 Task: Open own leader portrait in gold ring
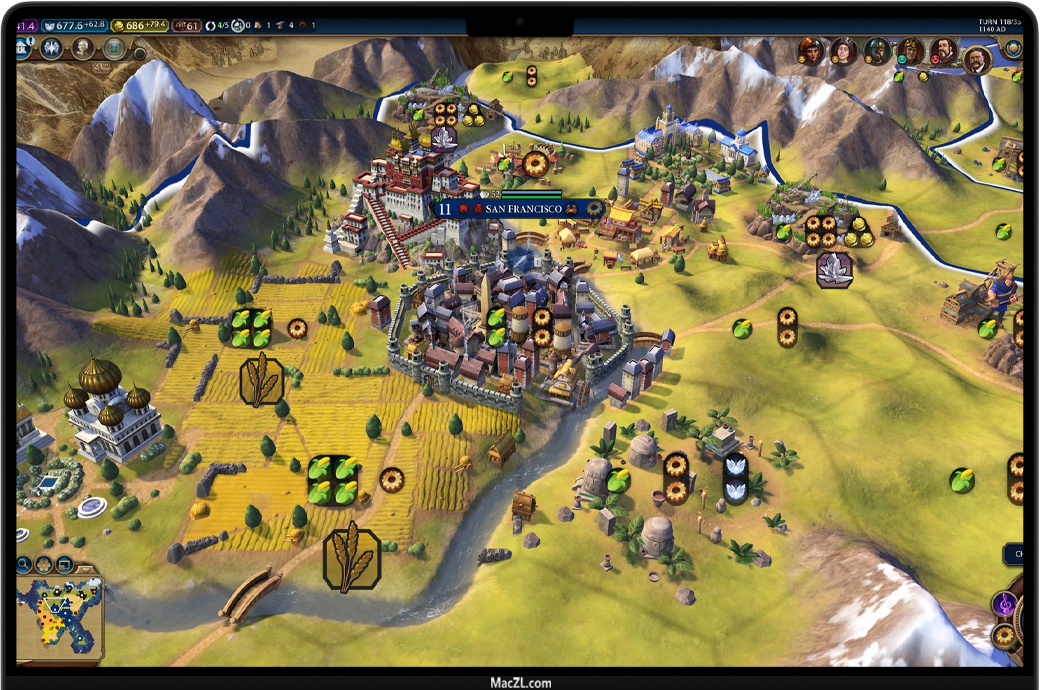pyautogui.click(x=976, y=60)
